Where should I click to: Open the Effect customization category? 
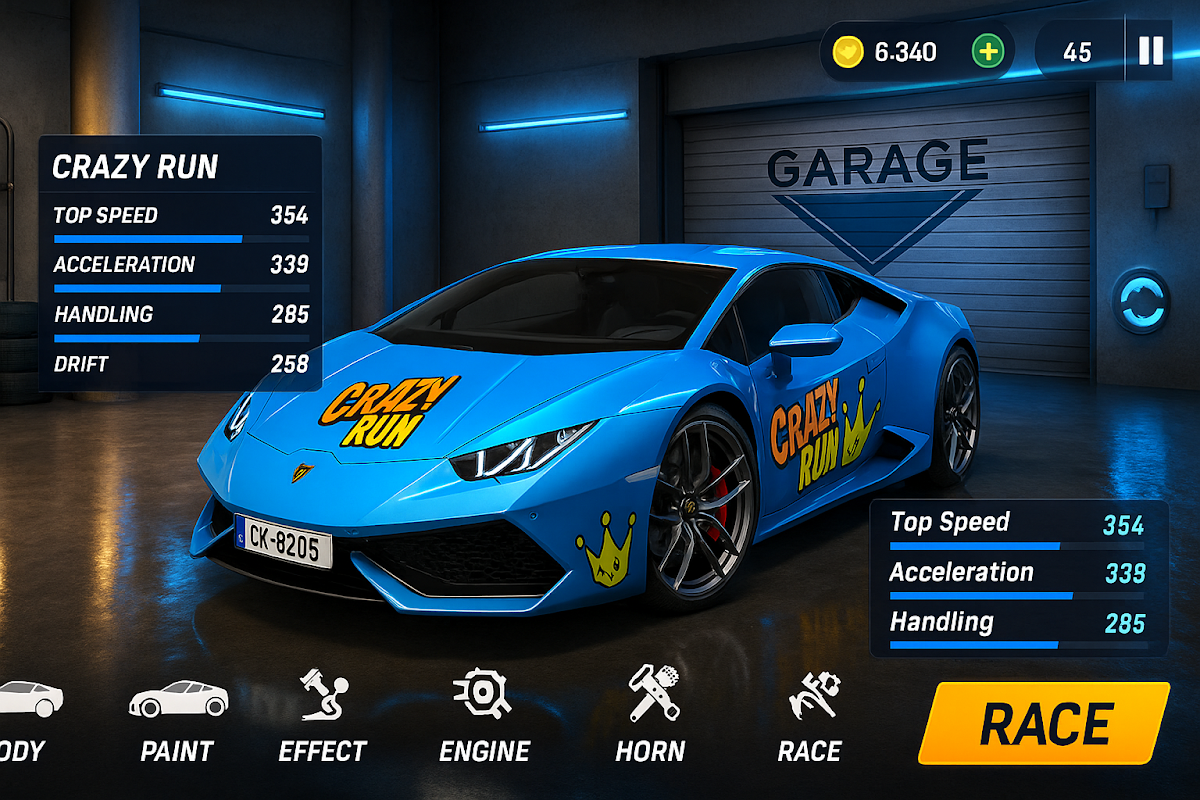[322, 718]
